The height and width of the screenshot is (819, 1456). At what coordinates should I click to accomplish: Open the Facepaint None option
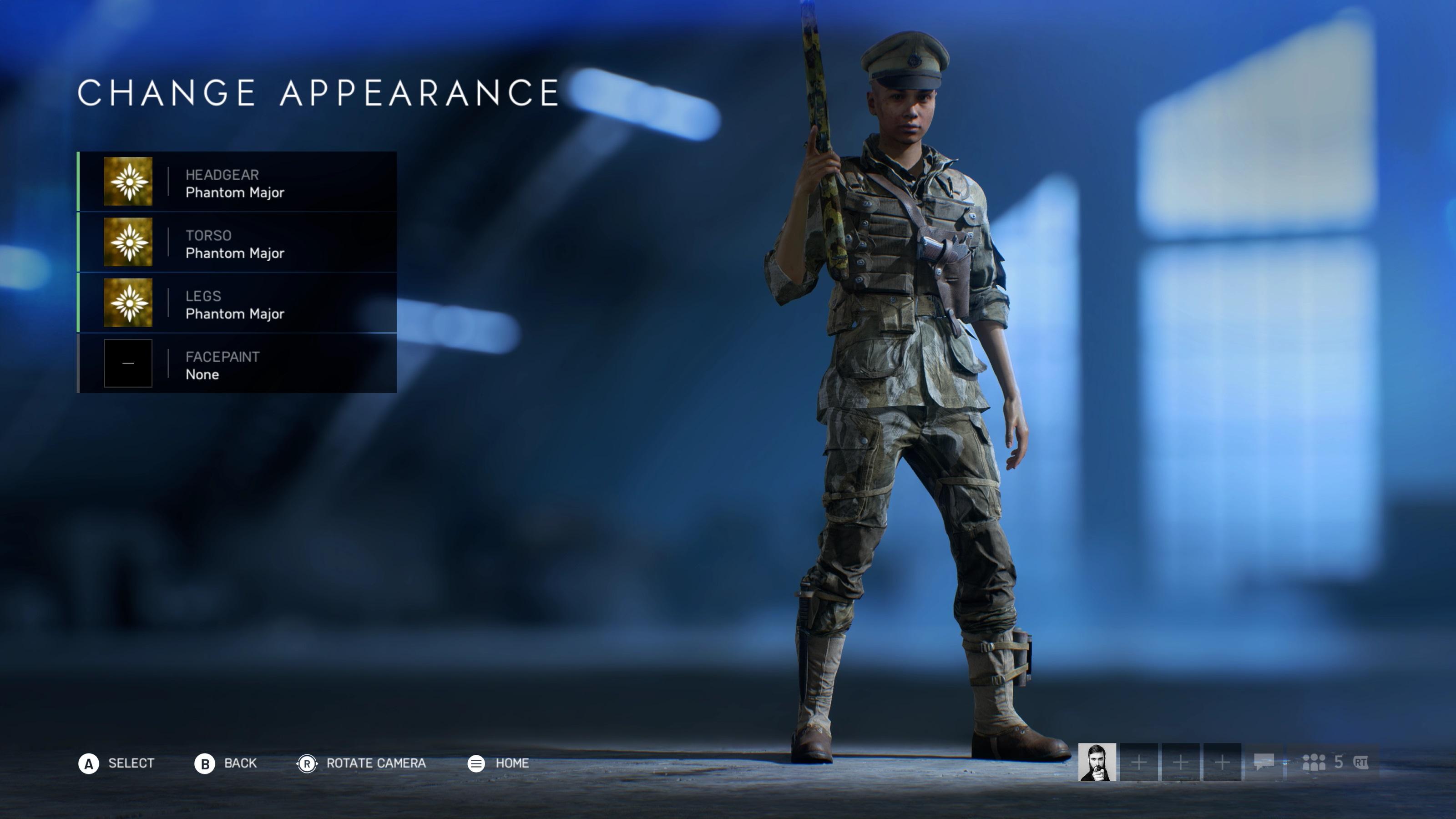[x=237, y=364]
